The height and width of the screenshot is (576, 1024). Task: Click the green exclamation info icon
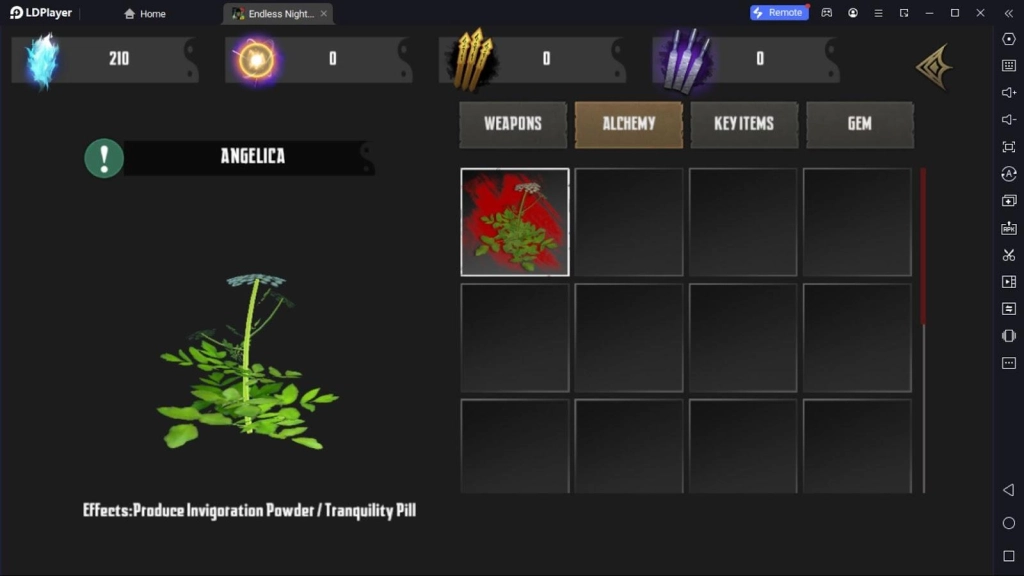click(x=104, y=158)
